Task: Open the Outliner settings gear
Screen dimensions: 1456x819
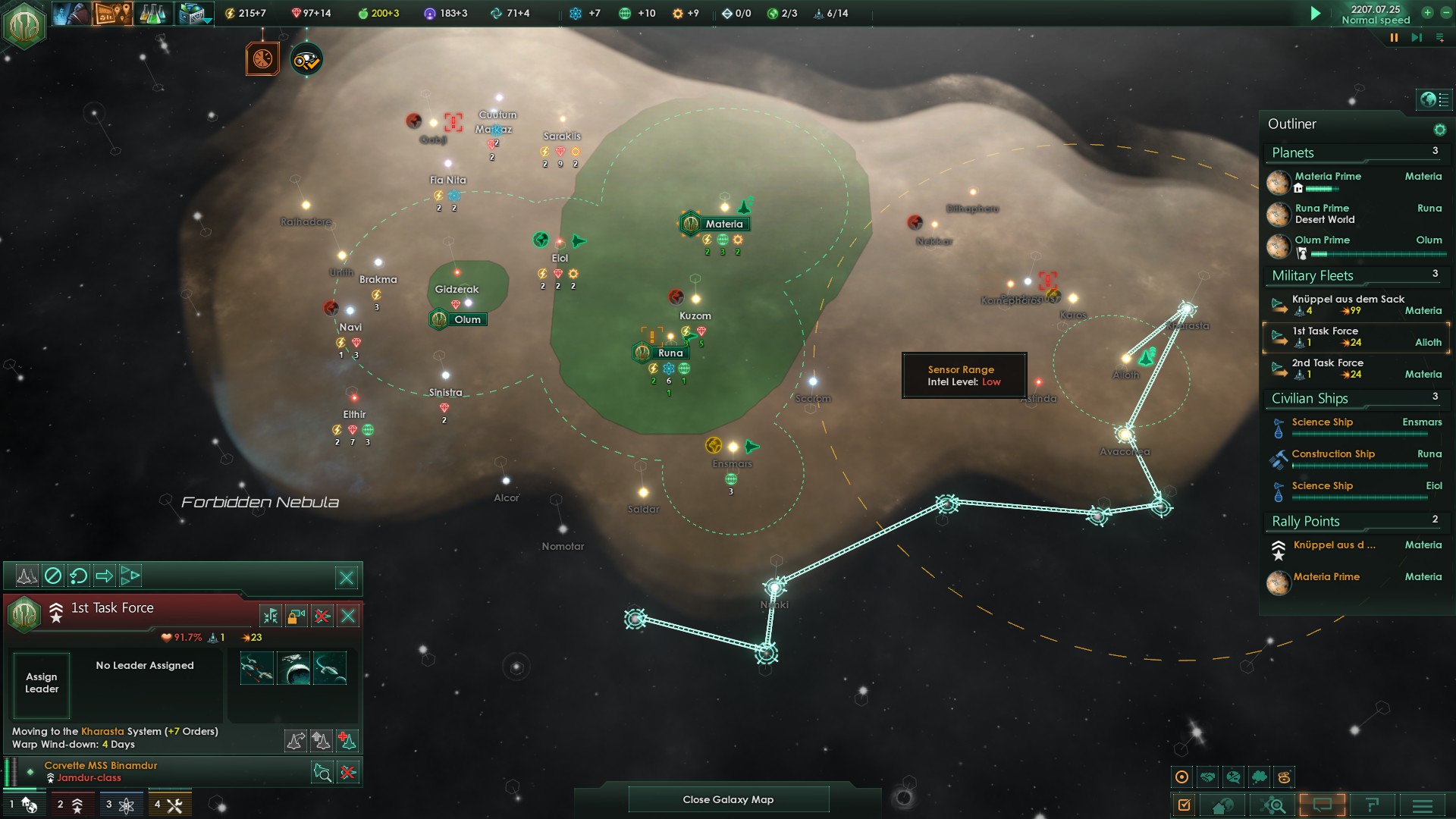Action: [1439, 130]
